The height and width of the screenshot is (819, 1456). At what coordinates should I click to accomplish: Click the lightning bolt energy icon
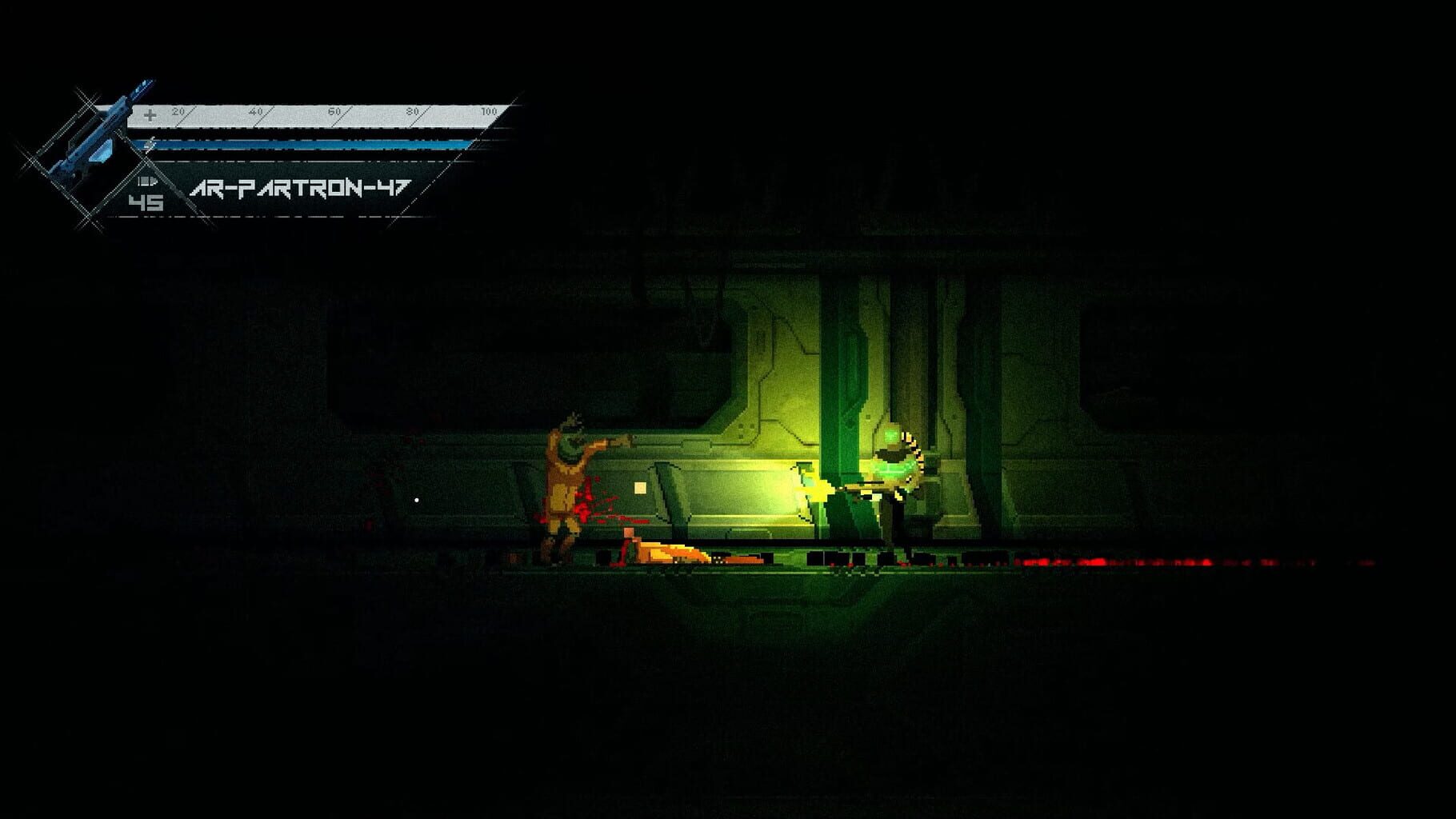[149, 144]
